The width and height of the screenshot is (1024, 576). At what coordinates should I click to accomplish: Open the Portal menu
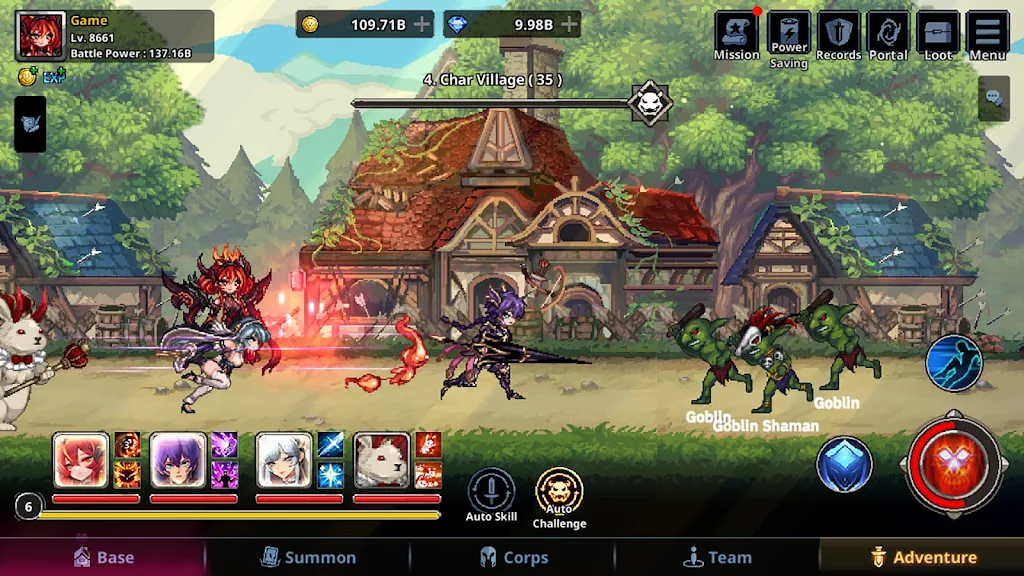click(x=888, y=36)
